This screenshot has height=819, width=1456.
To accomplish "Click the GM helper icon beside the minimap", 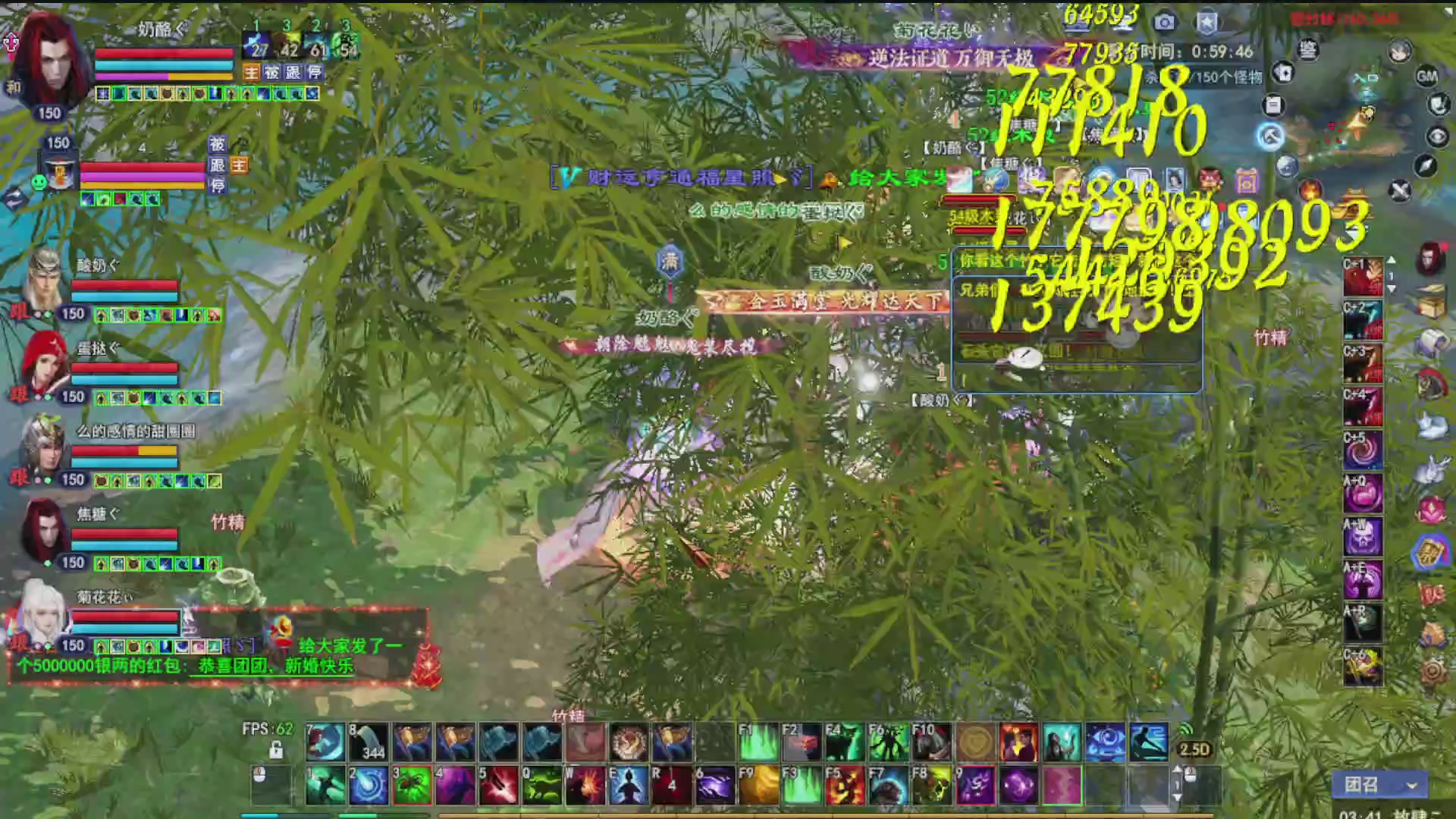I will coord(1426,77).
